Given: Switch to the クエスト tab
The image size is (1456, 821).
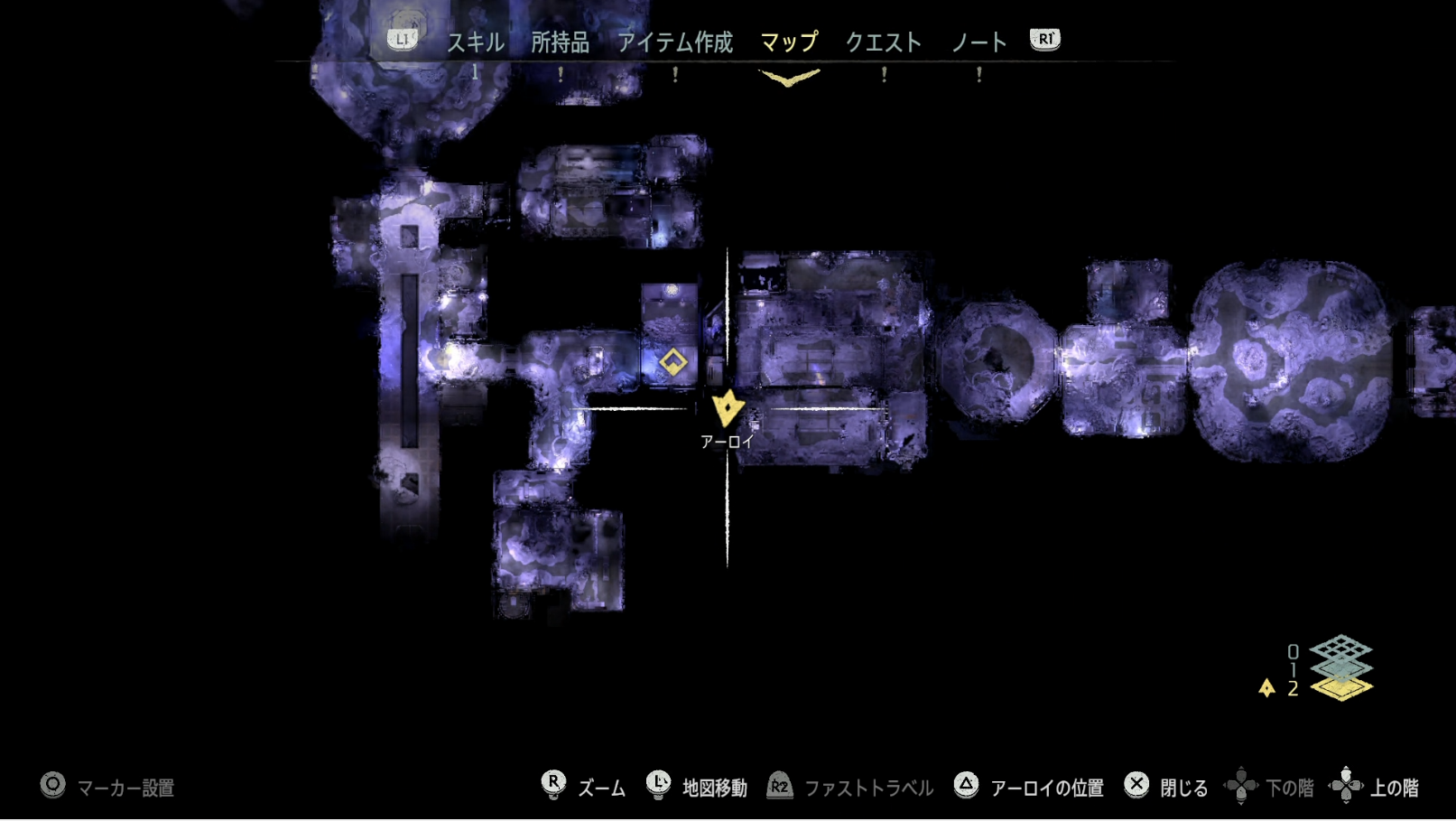Looking at the screenshot, I should coord(883,41).
